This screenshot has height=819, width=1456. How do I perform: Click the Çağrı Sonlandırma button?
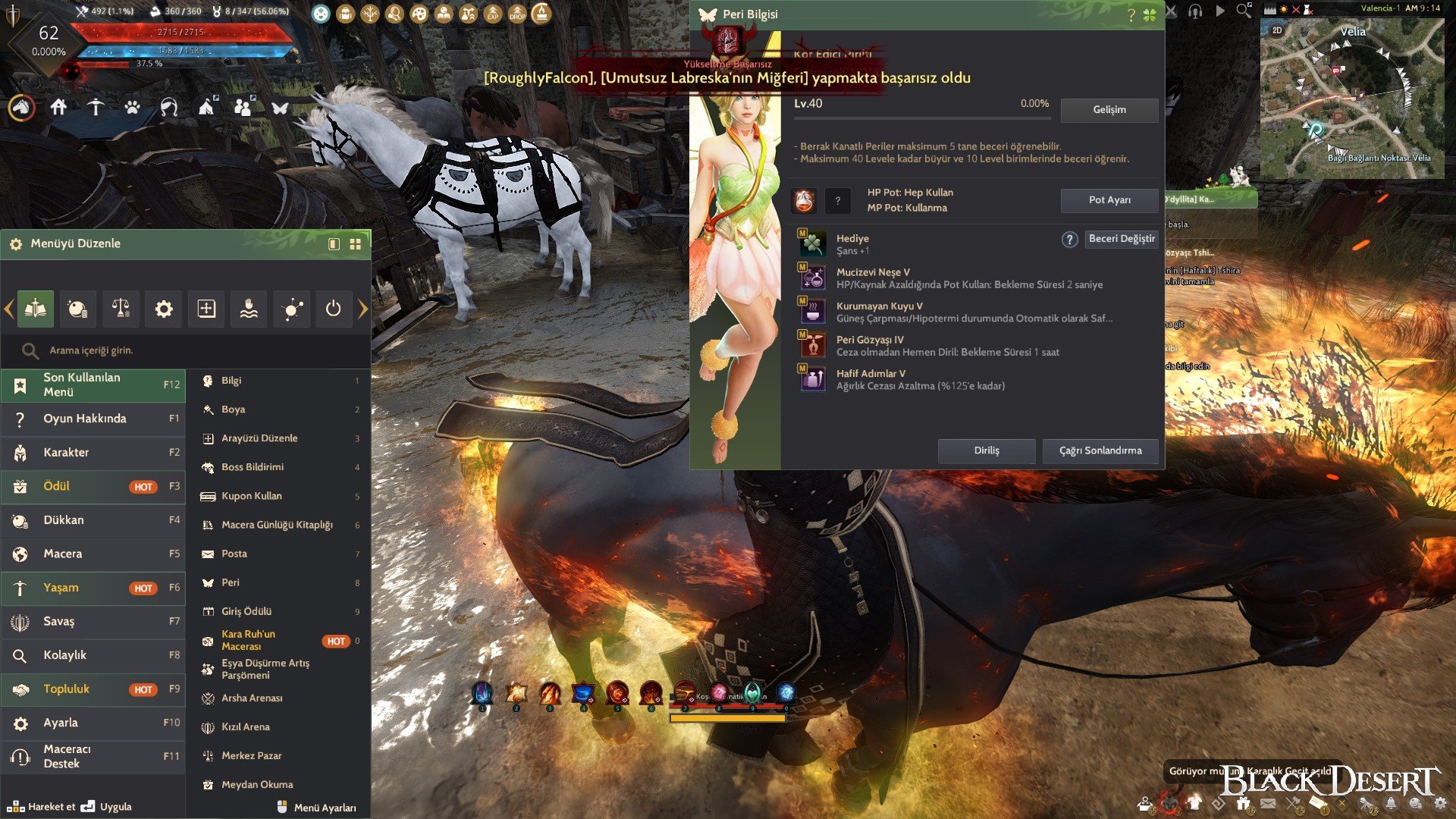1100,450
